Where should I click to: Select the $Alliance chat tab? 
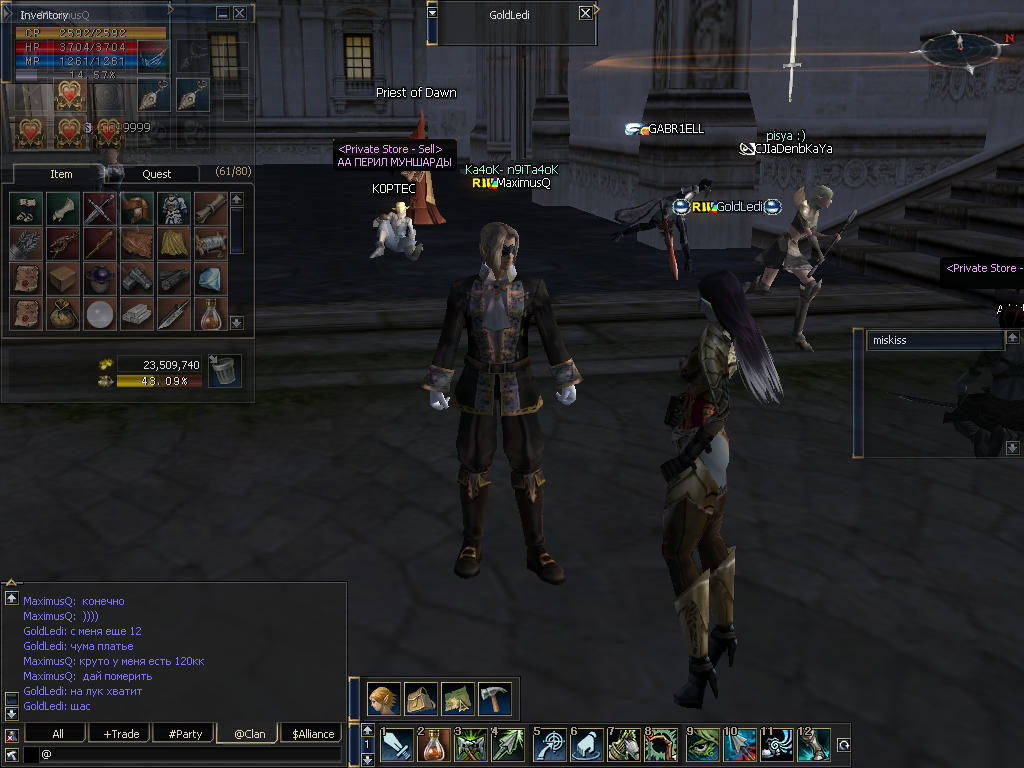click(313, 734)
